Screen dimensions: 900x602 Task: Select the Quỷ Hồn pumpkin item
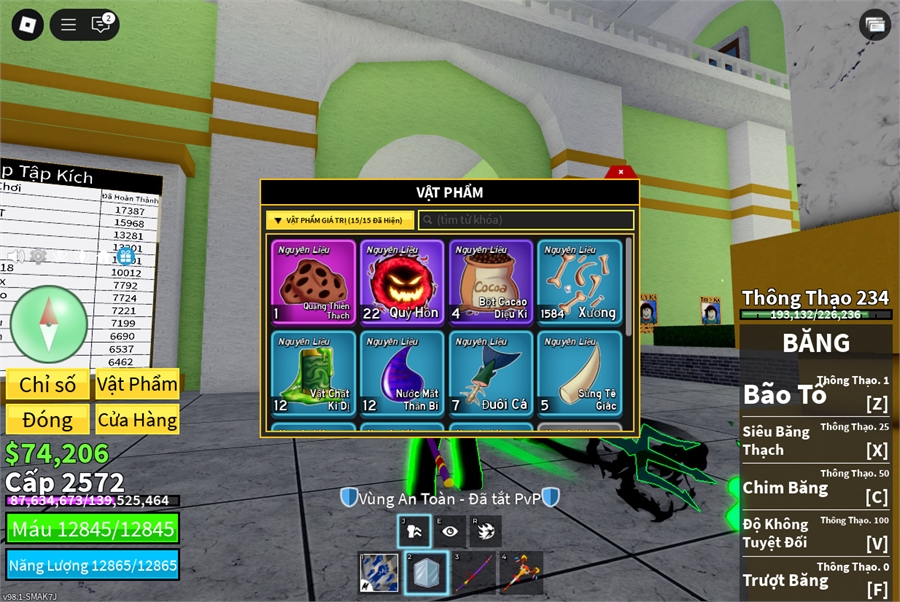[402, 282]
